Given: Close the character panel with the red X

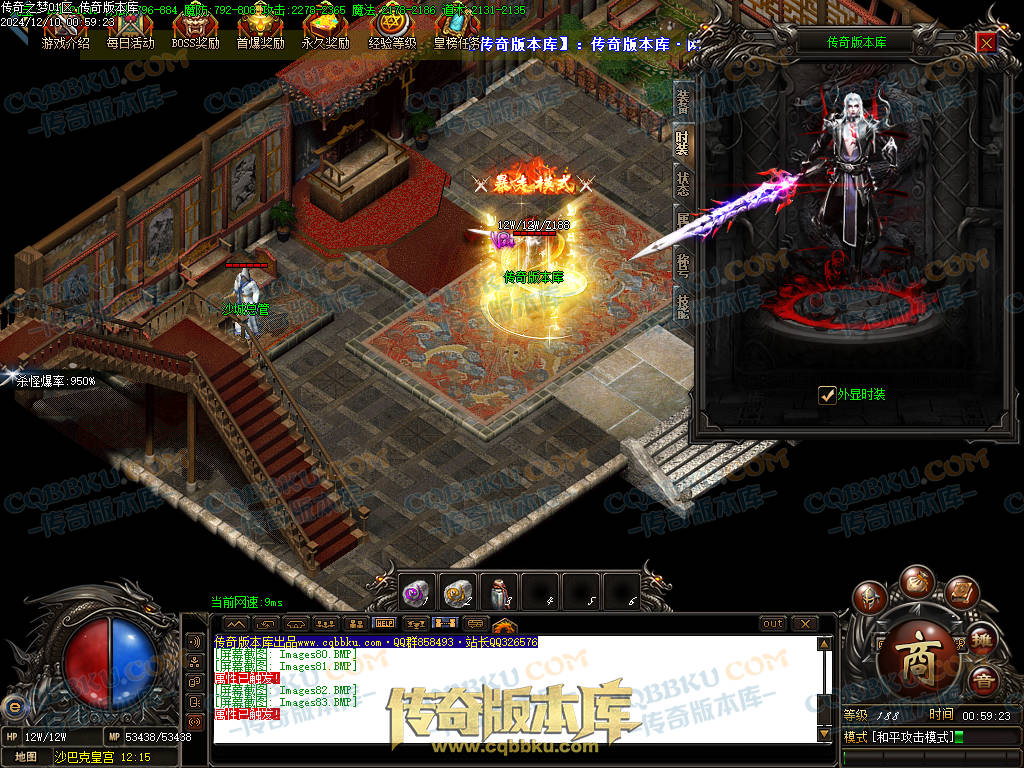Looking at the screenshot, I should coord(986,43).
